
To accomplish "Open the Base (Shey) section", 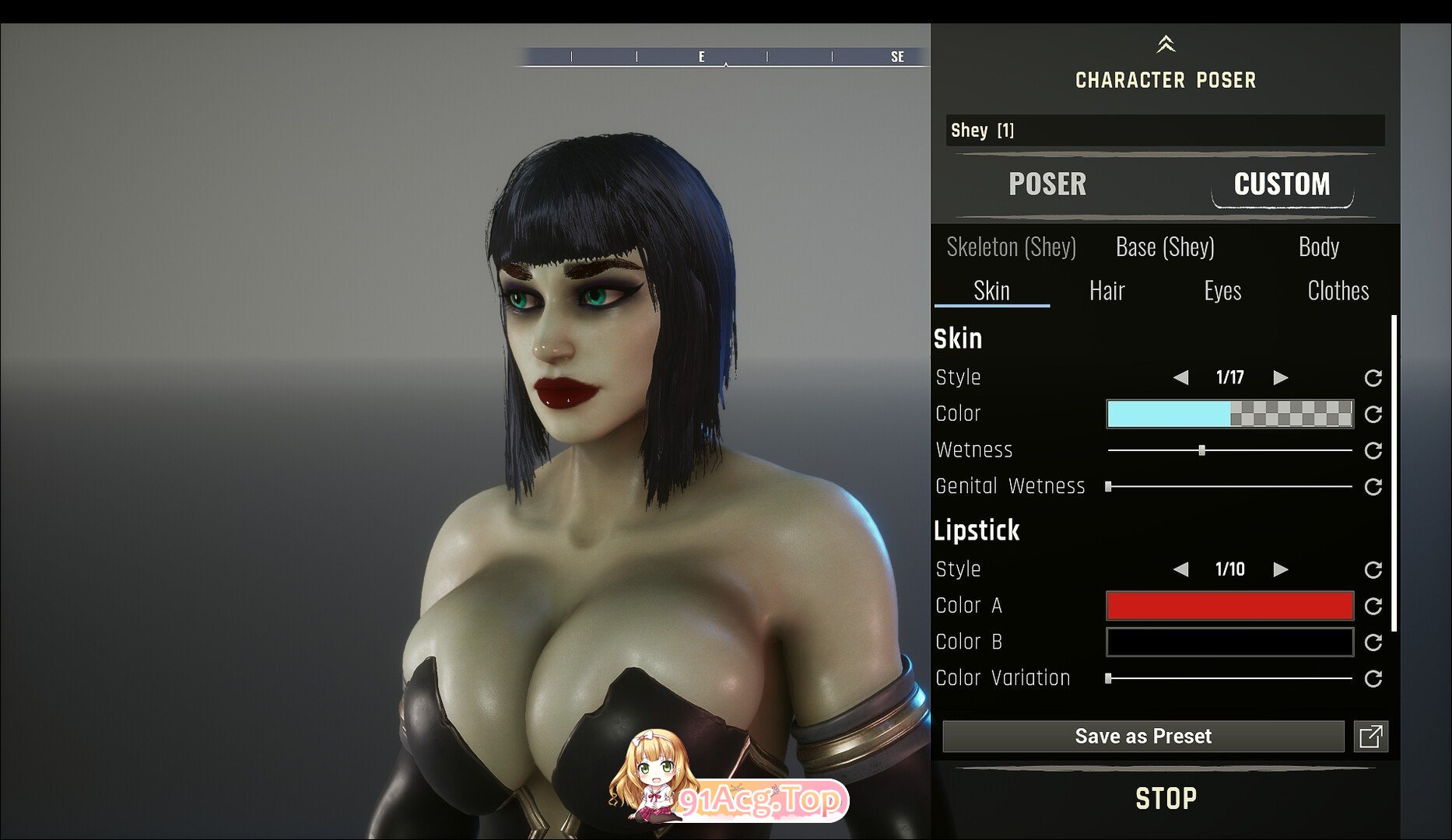I will (x=1164, y=247).
